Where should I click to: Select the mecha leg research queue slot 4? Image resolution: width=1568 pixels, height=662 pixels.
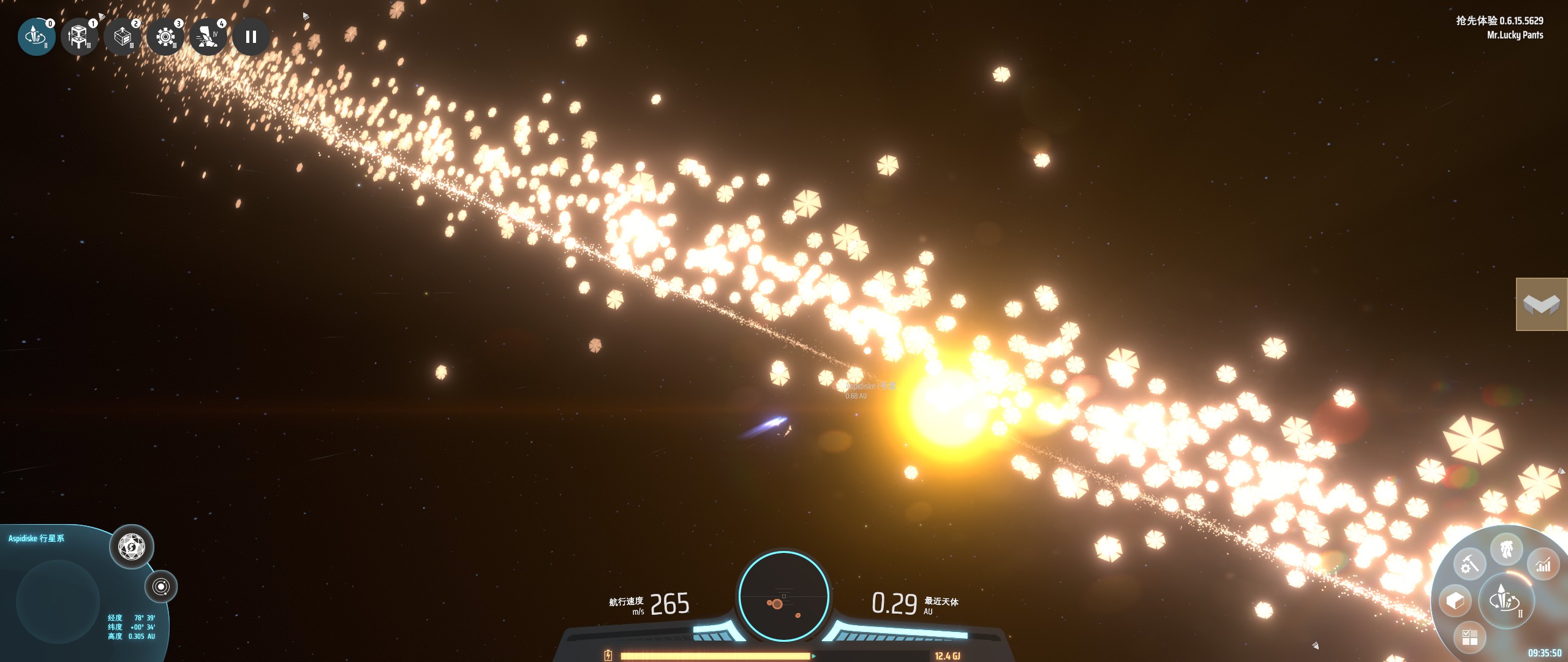click(208, 37)
